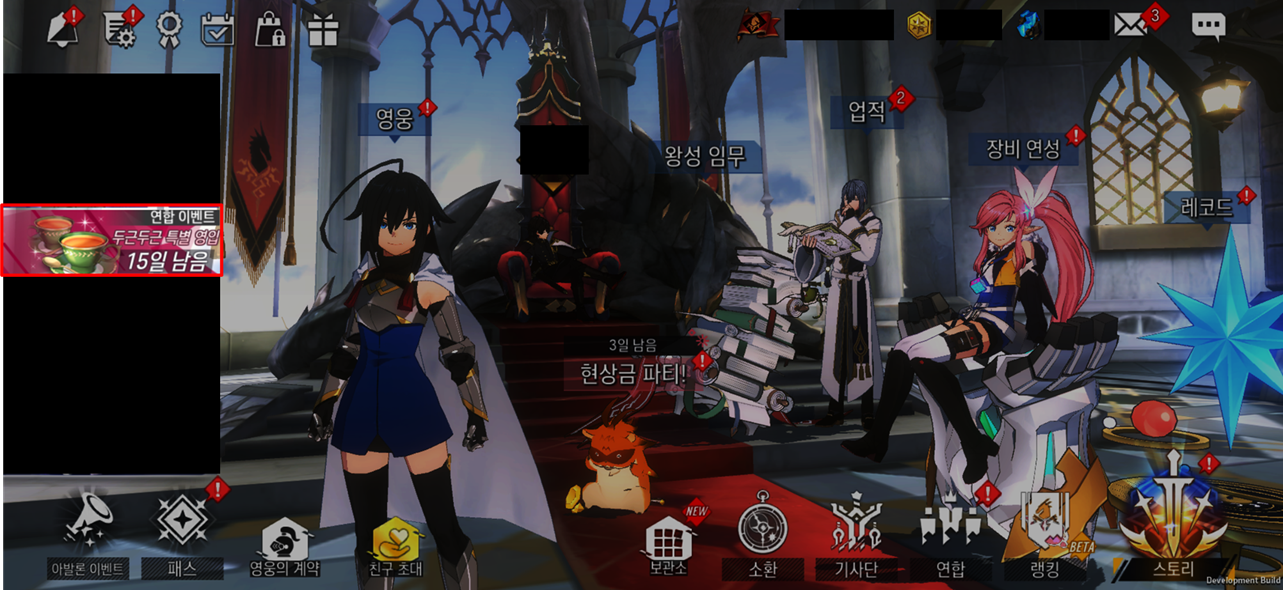This screenshot has width=1283, height=590.
Task: Open the 영웅 hero menu label
Action: [394, 119]
